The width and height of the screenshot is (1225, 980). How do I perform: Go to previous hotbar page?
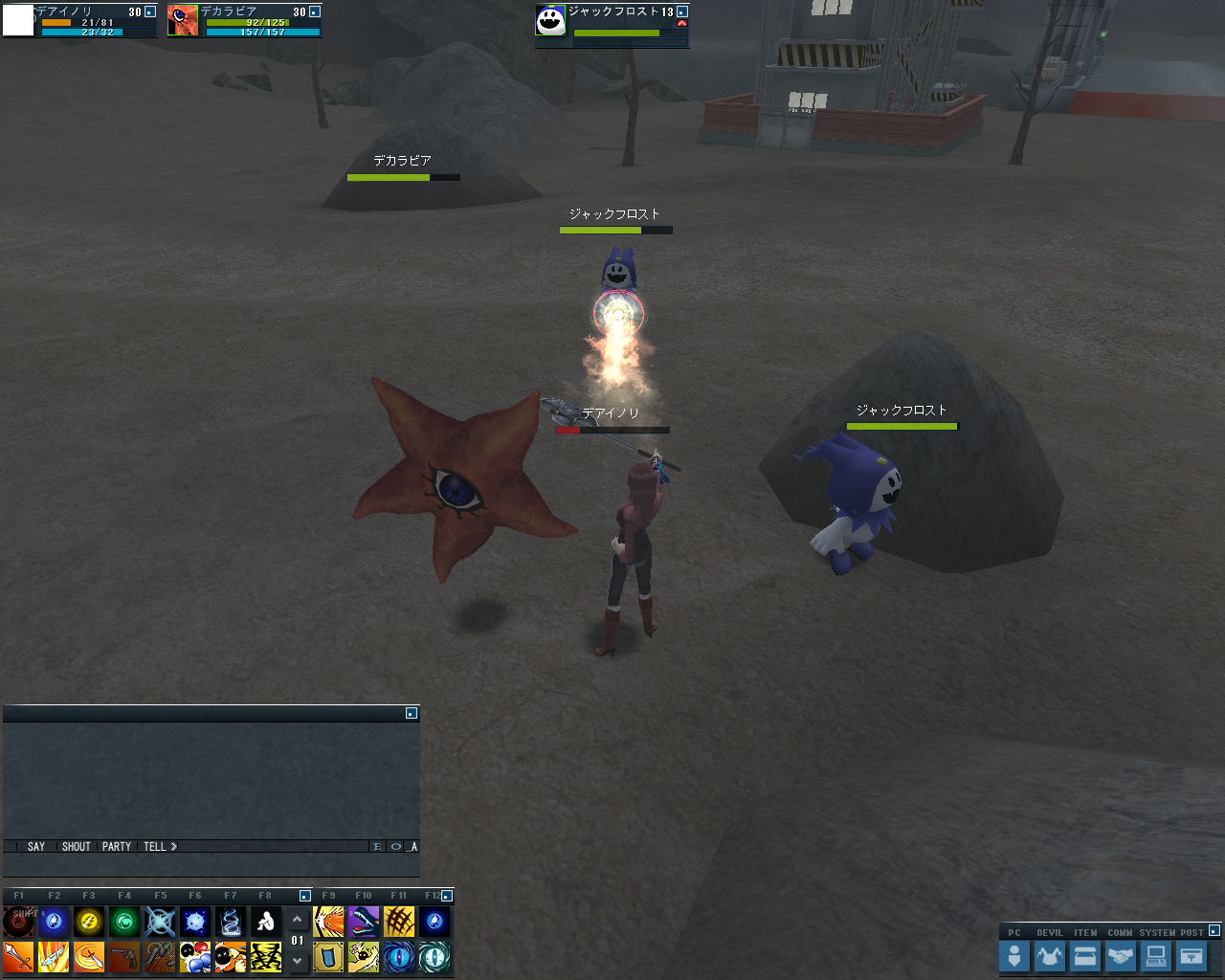pos(298,921)
